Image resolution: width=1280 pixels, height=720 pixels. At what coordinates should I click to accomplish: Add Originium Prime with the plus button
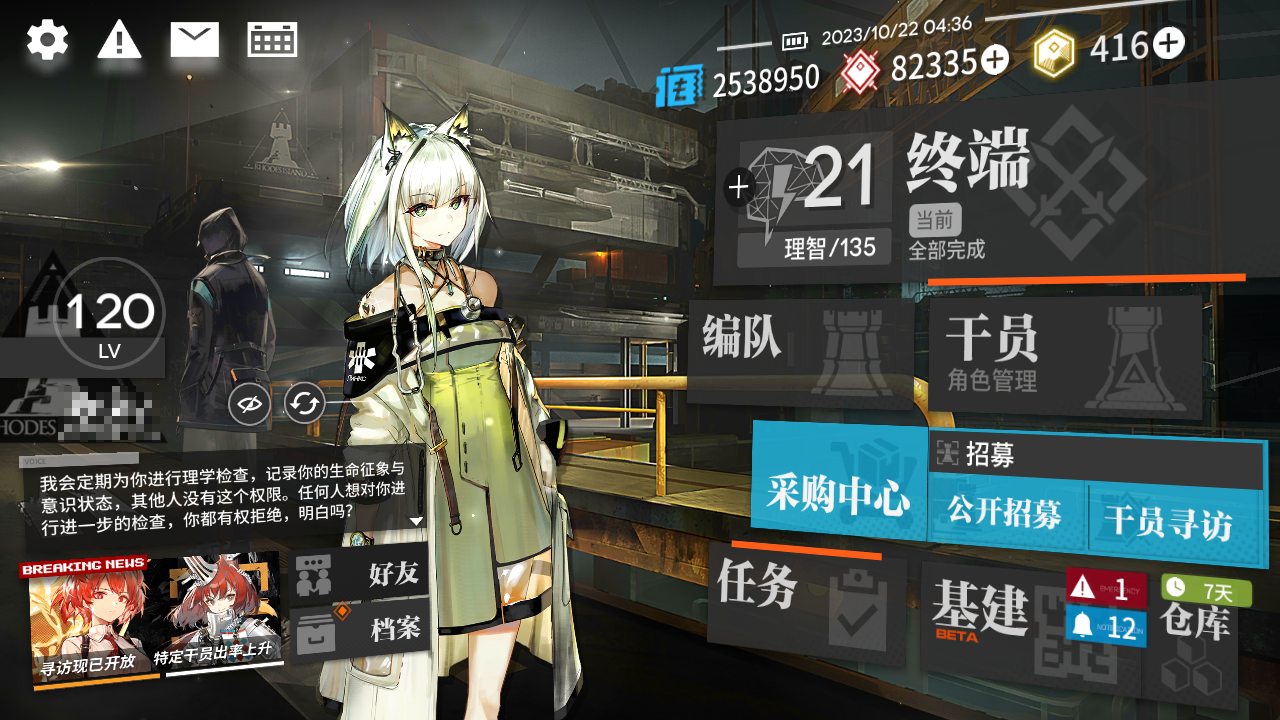tap(1168, 43)
